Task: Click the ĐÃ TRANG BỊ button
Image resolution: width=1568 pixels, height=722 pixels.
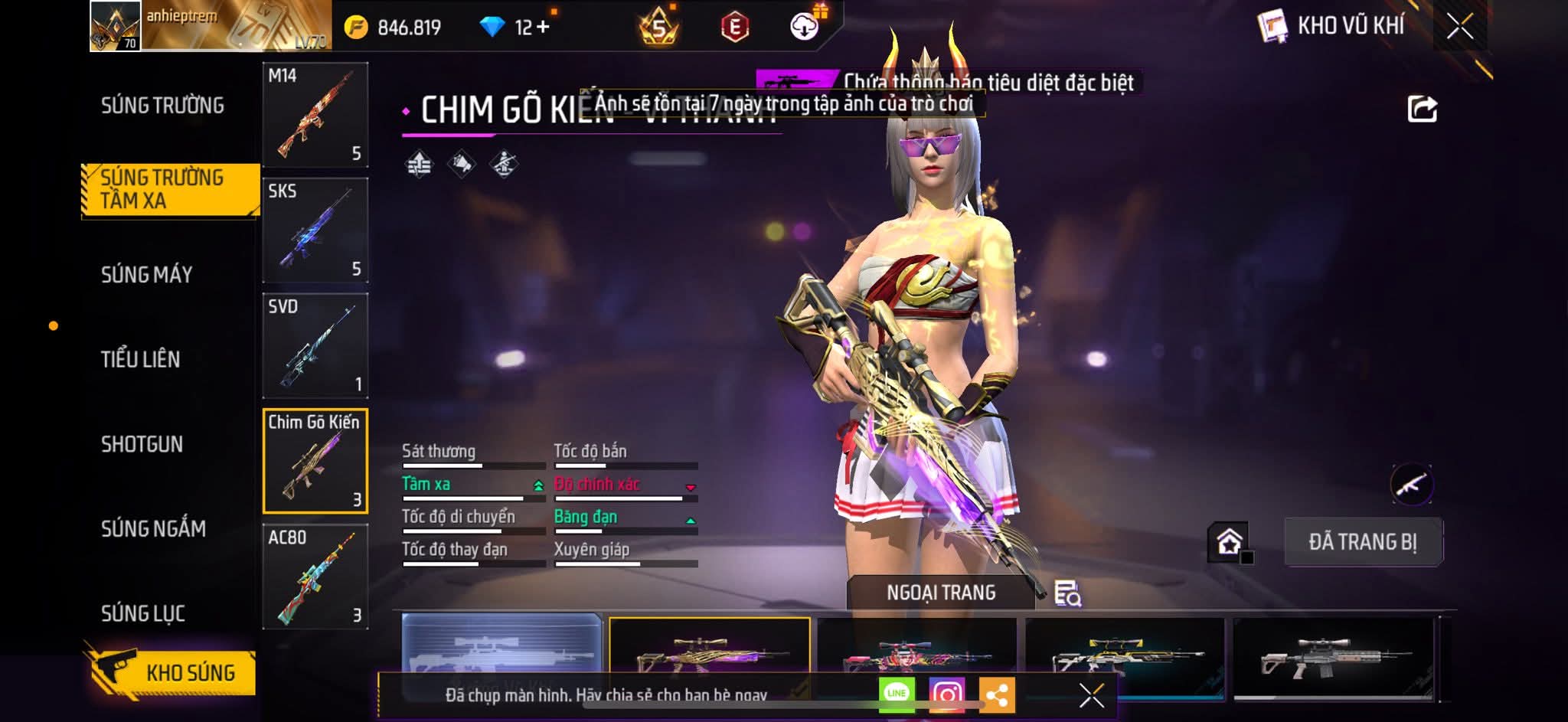Action: [1363, 542]
